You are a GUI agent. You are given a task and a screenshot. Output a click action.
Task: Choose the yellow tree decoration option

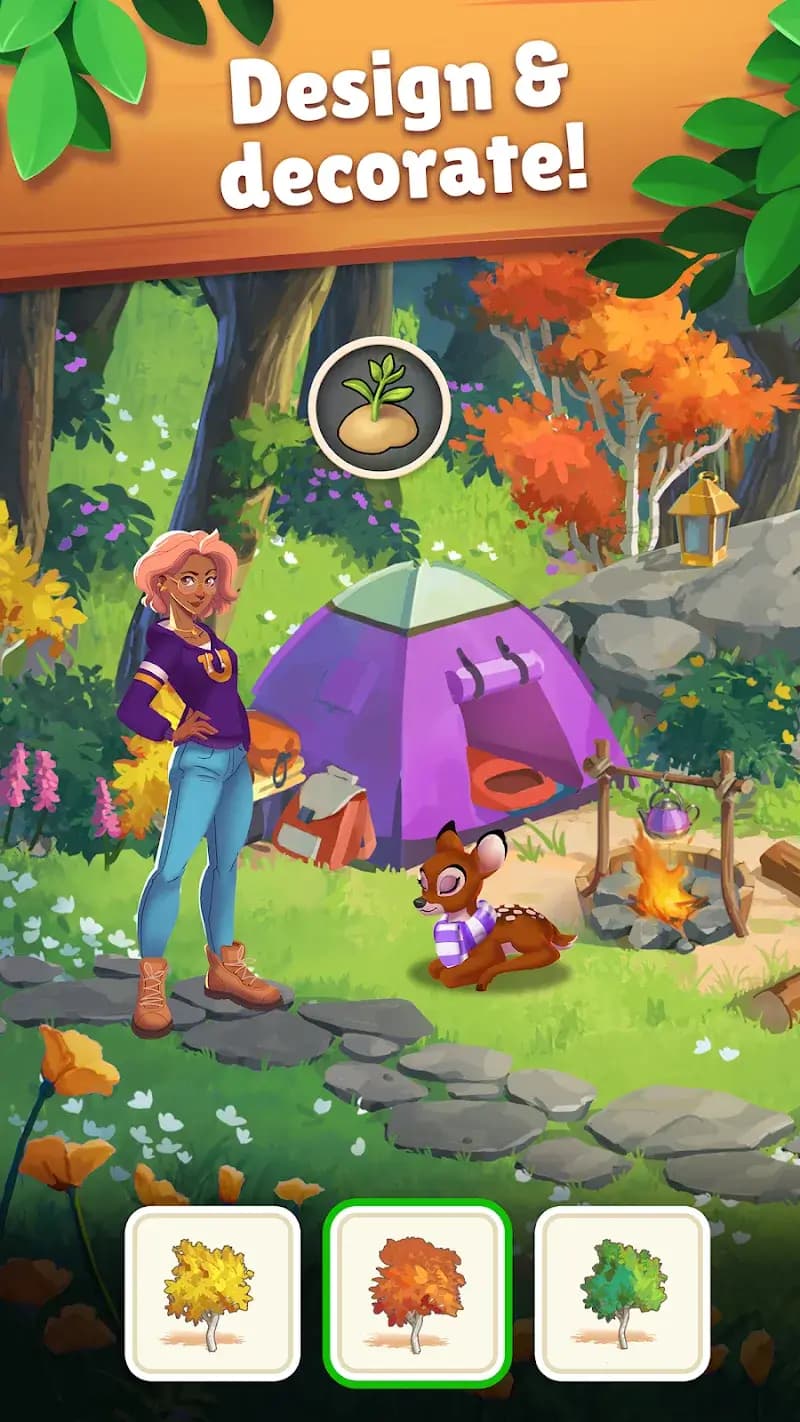click(212, 1293)
